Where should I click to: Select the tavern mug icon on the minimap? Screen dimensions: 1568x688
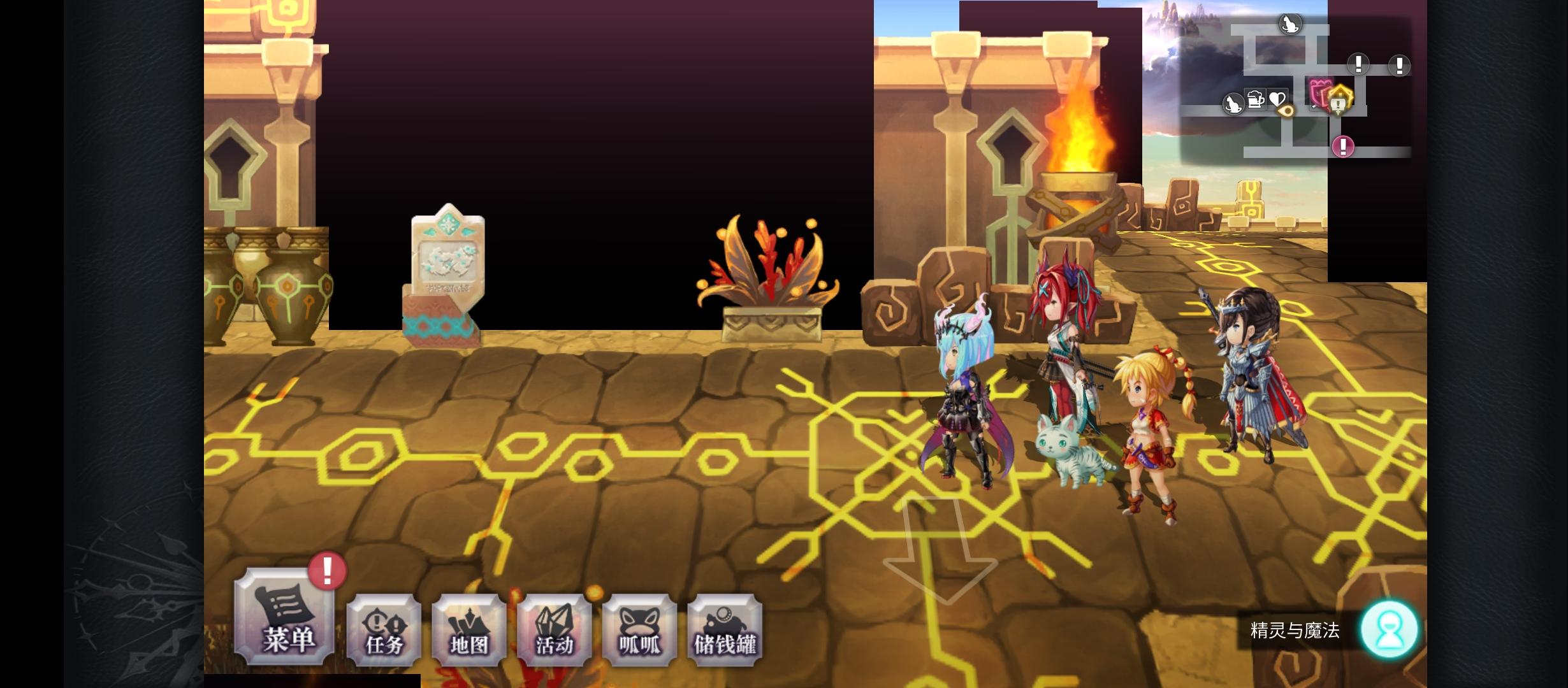coord(1256,99)
